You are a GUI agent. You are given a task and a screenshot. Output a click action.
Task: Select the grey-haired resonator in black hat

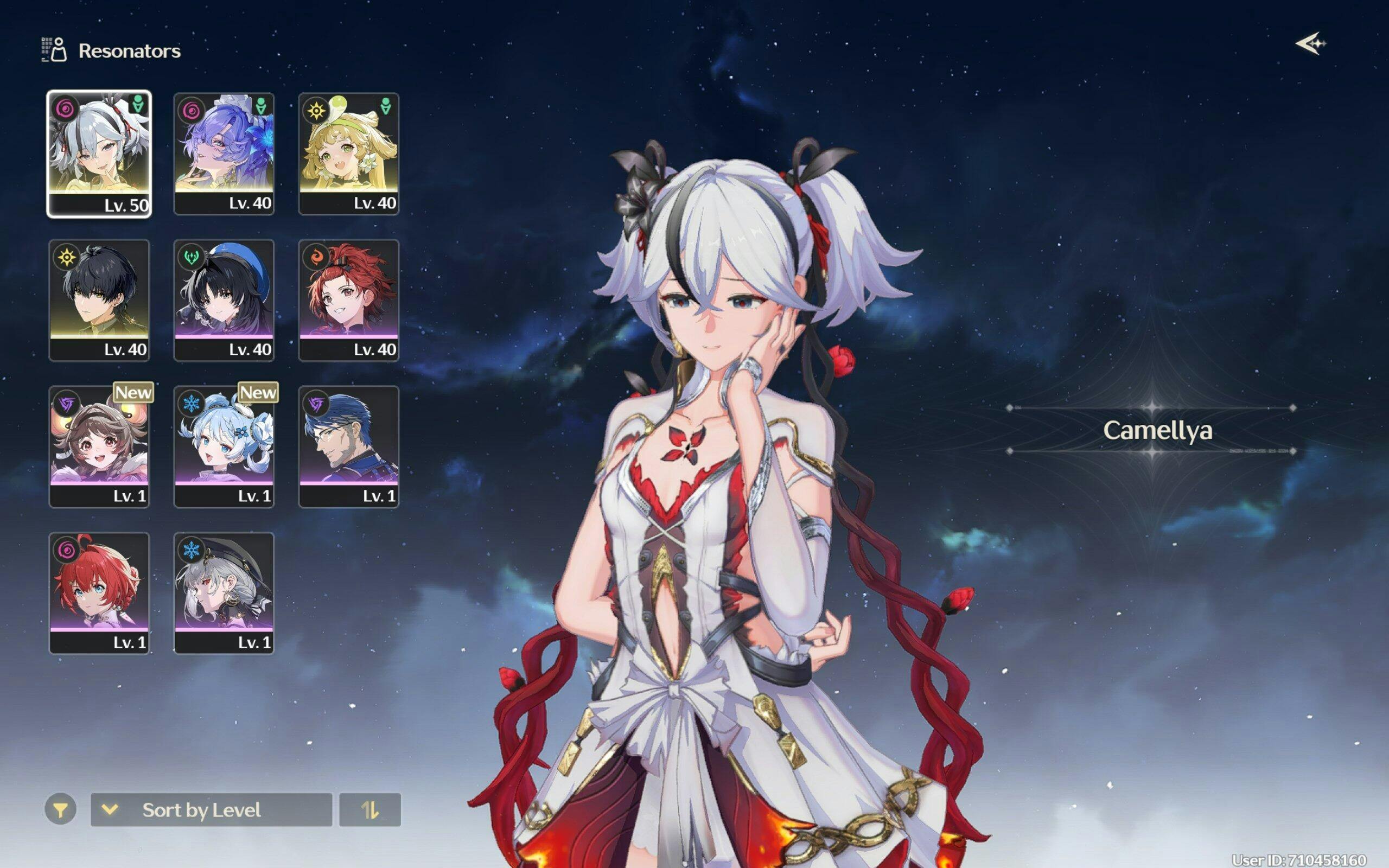(x=224, y=592)
